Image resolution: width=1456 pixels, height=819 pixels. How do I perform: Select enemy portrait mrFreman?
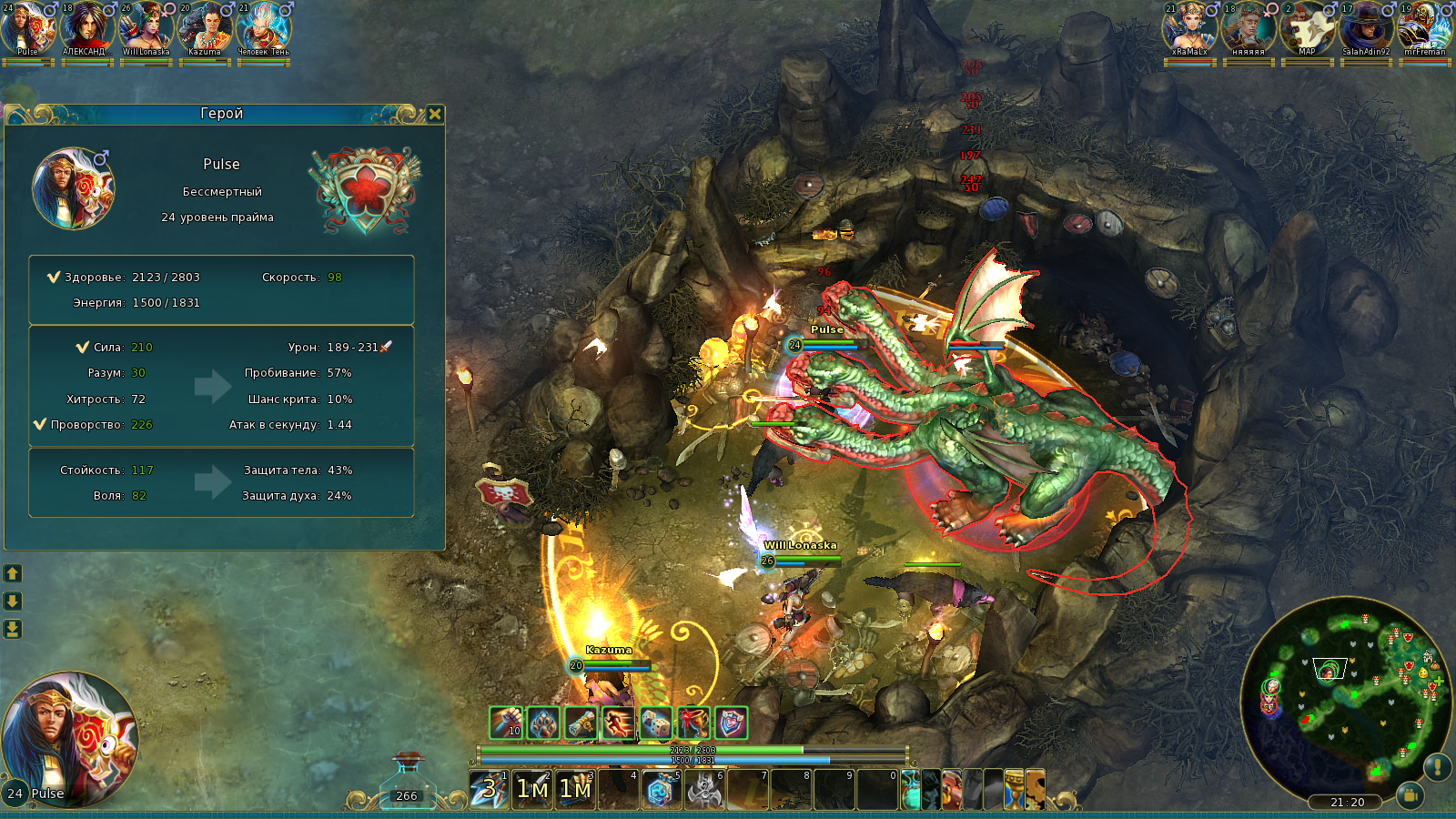coord(1424,27)
